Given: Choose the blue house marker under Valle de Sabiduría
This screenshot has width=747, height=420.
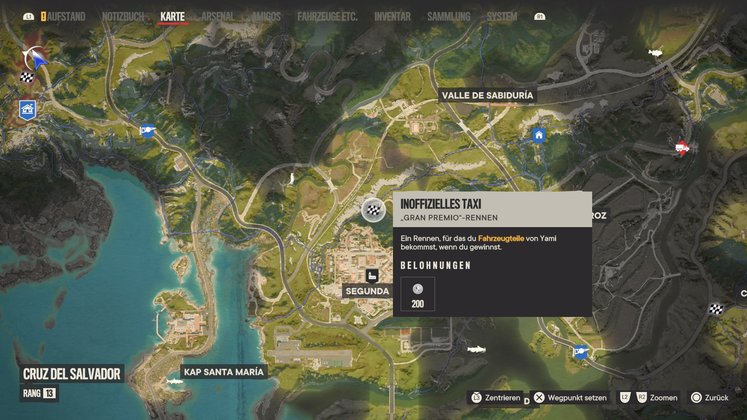Looking at the screenshot, I should click(x=539, y=135).
